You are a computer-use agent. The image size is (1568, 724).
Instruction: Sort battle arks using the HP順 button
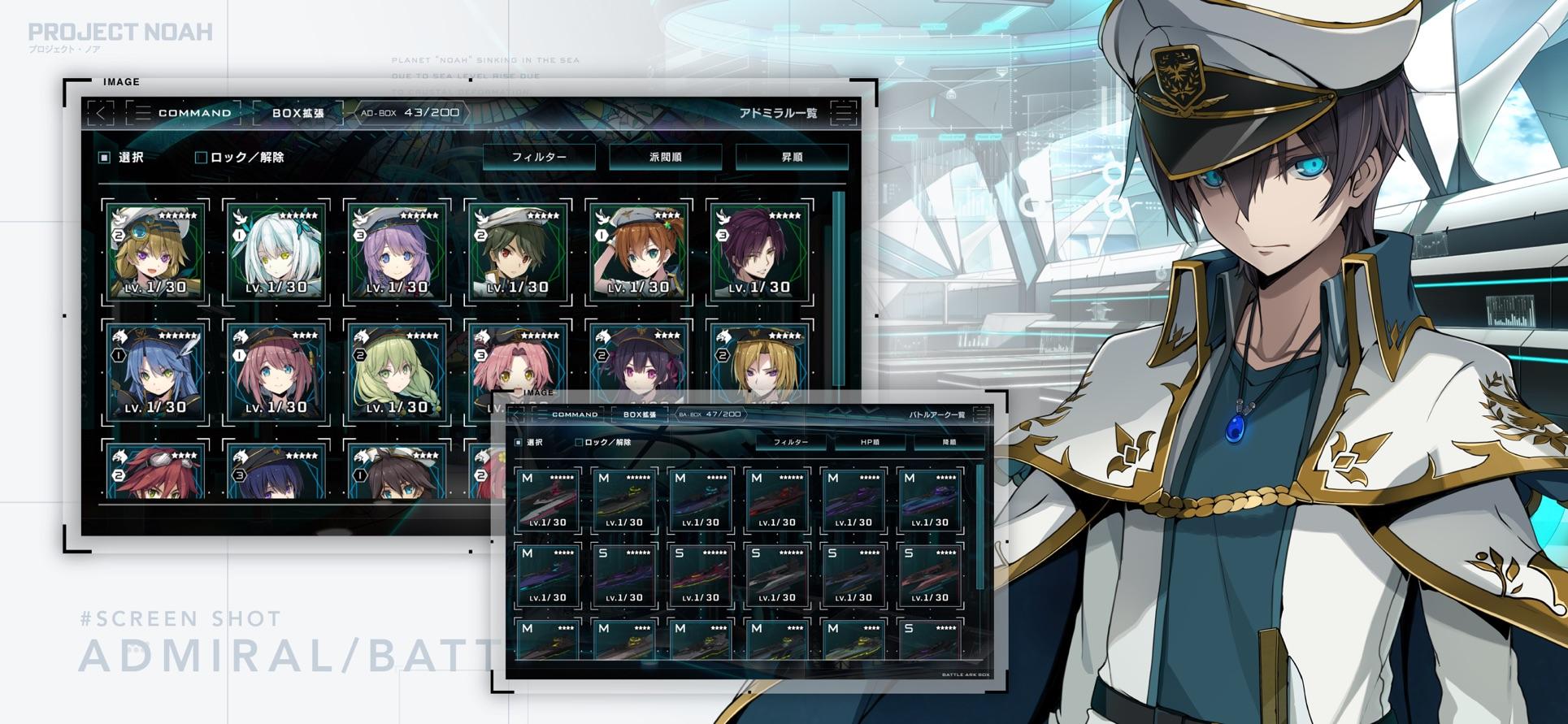point(870,442)
